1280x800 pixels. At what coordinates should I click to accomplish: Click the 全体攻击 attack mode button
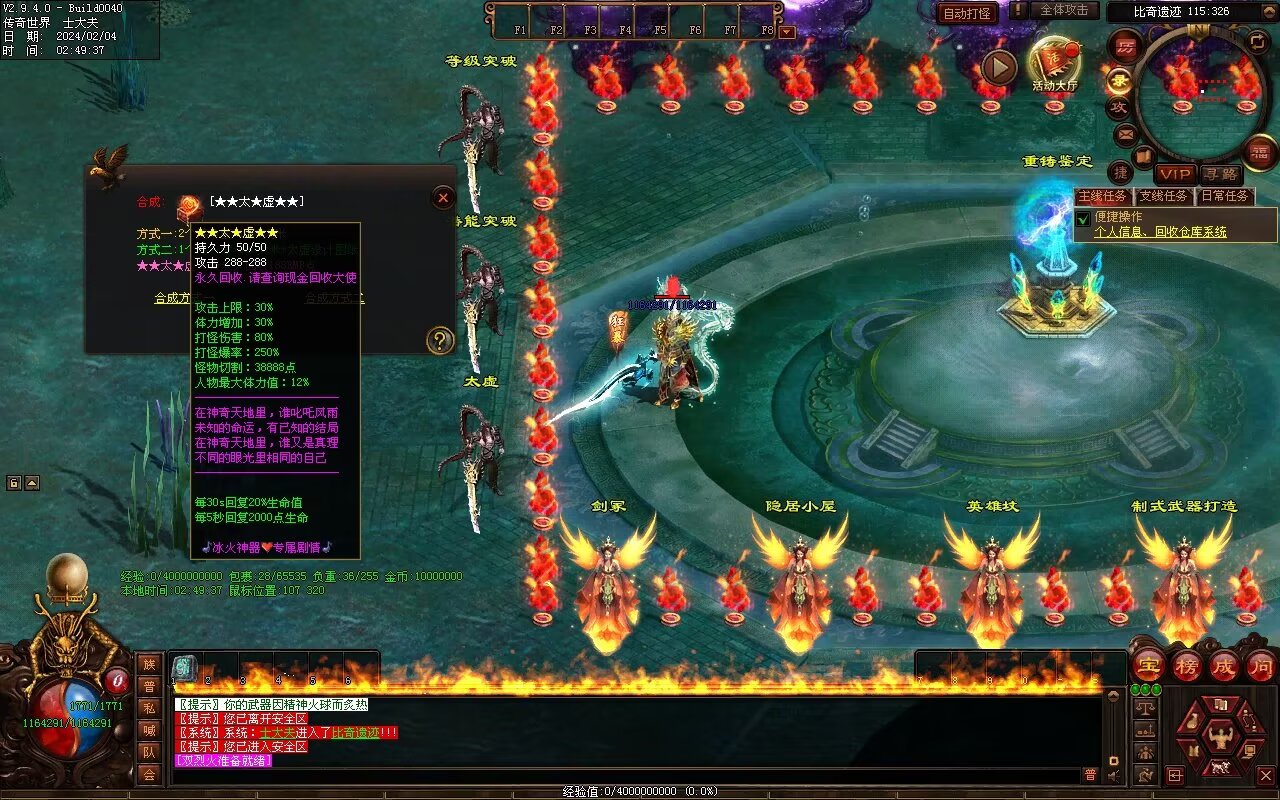(1063, 11)
